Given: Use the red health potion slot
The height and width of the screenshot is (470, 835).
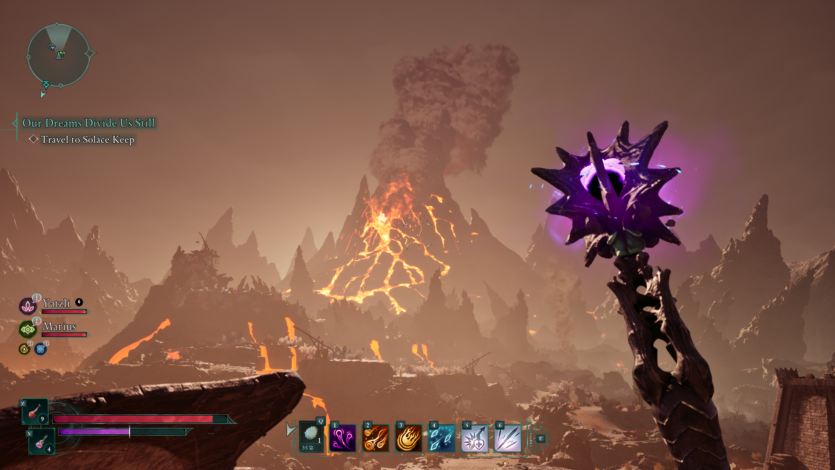Looking at the screenshot, I should [34, 412].
